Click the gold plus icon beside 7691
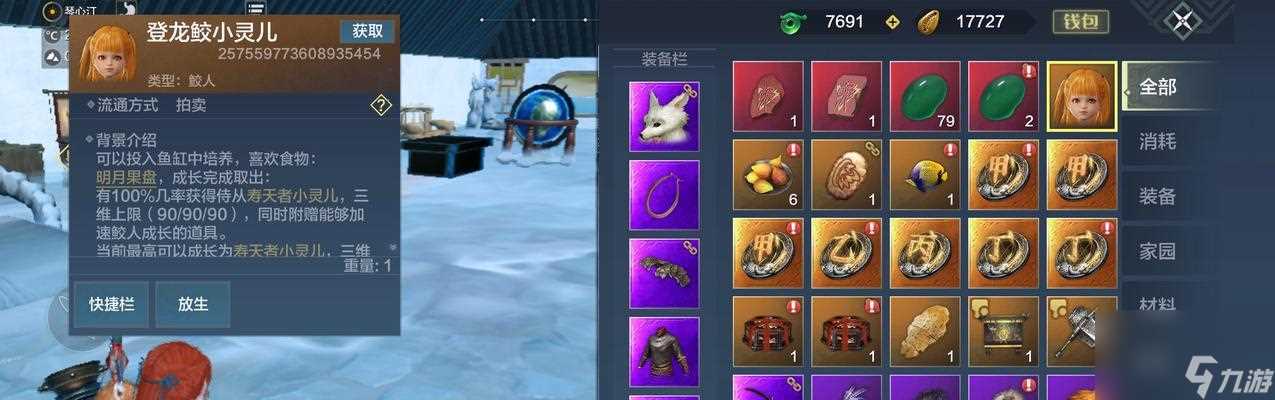Screen dimensions: 1275x400 tap(893, 22)
